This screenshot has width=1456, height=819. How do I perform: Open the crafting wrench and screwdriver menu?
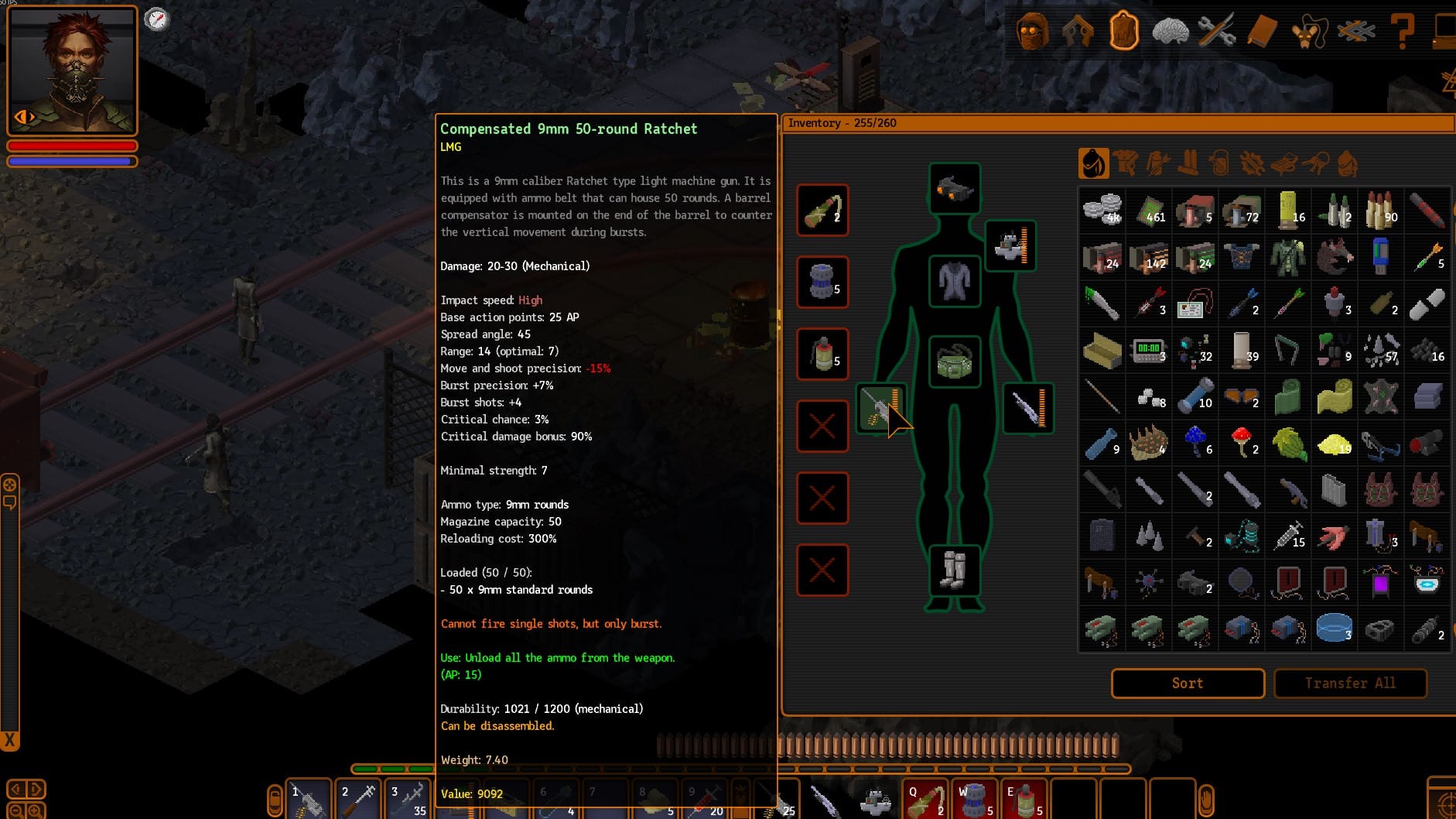[1216, 32]
